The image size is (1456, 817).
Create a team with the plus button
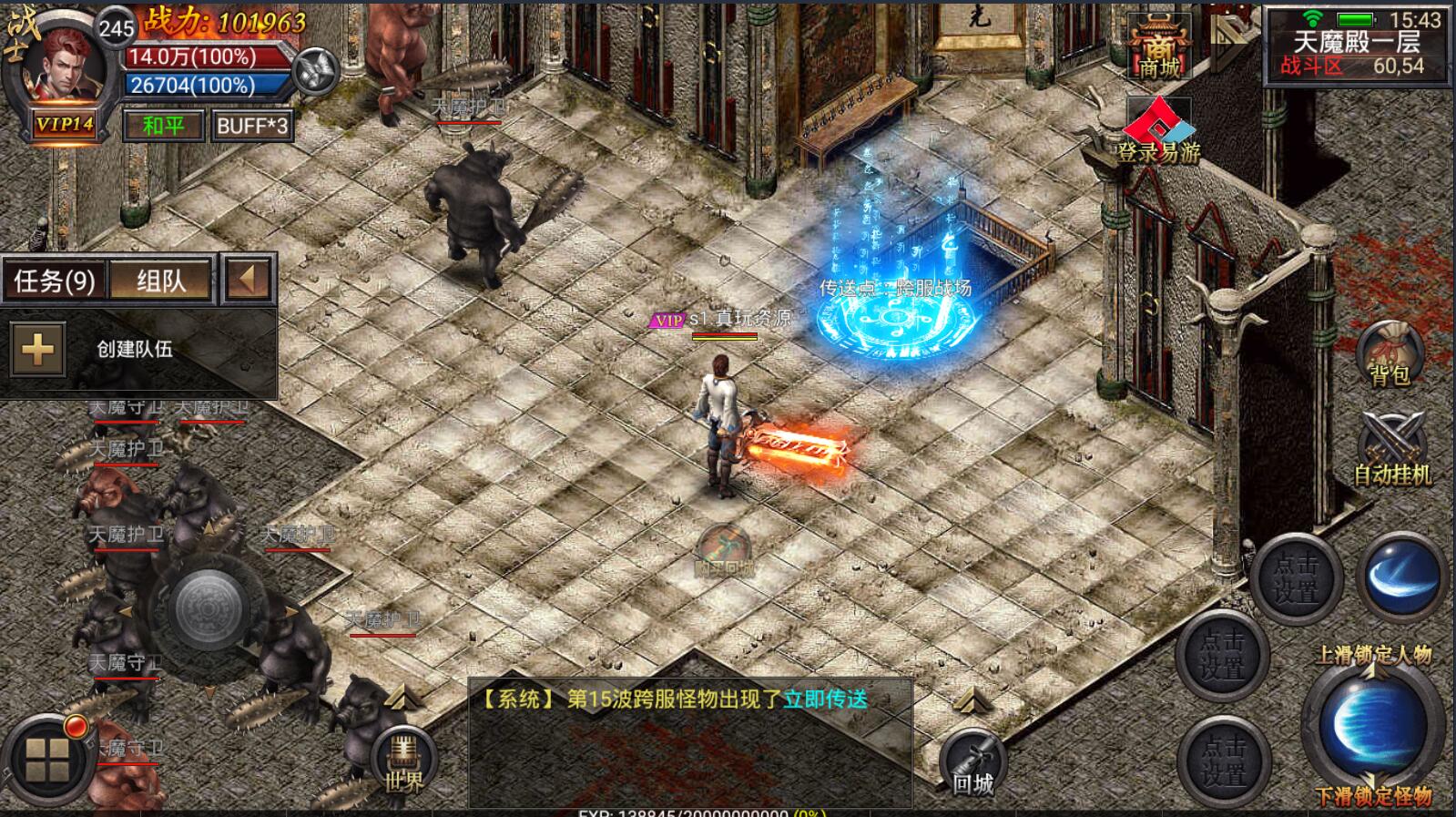point(37,349)
